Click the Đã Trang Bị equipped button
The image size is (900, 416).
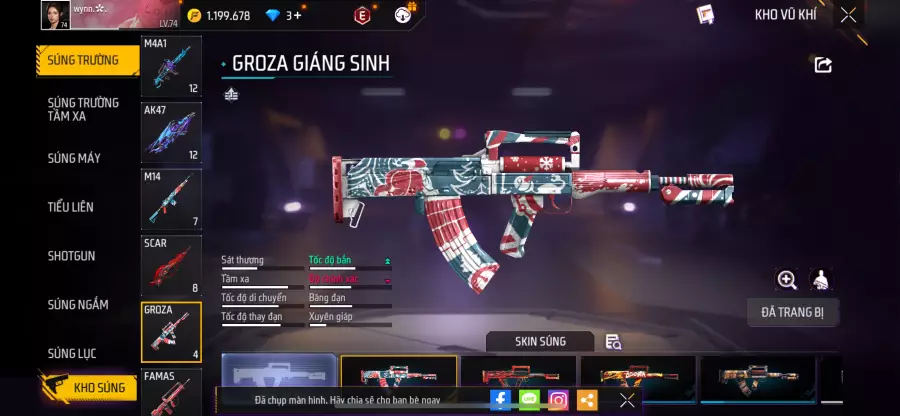793,312
